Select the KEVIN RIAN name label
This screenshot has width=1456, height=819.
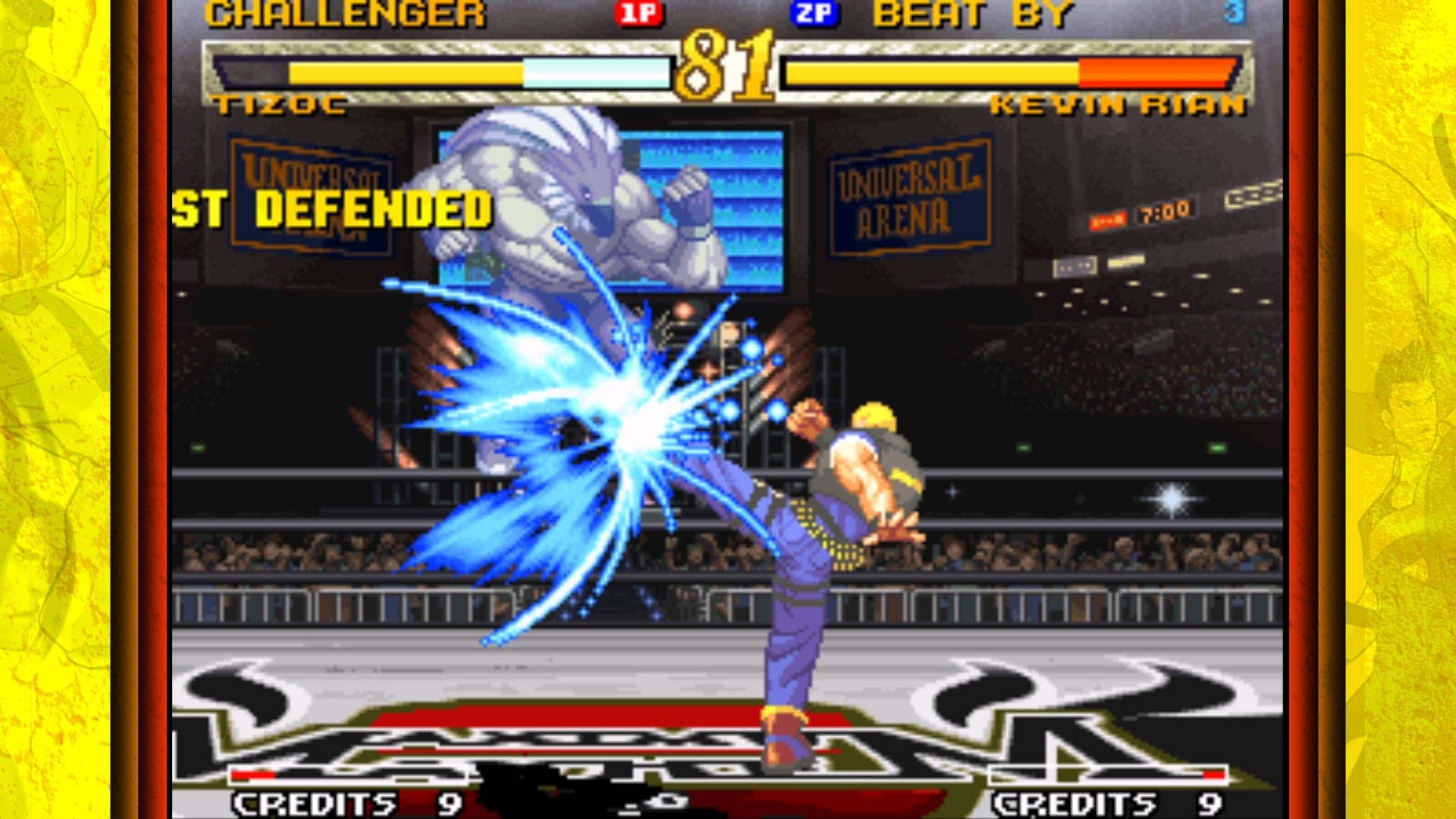1122,106
